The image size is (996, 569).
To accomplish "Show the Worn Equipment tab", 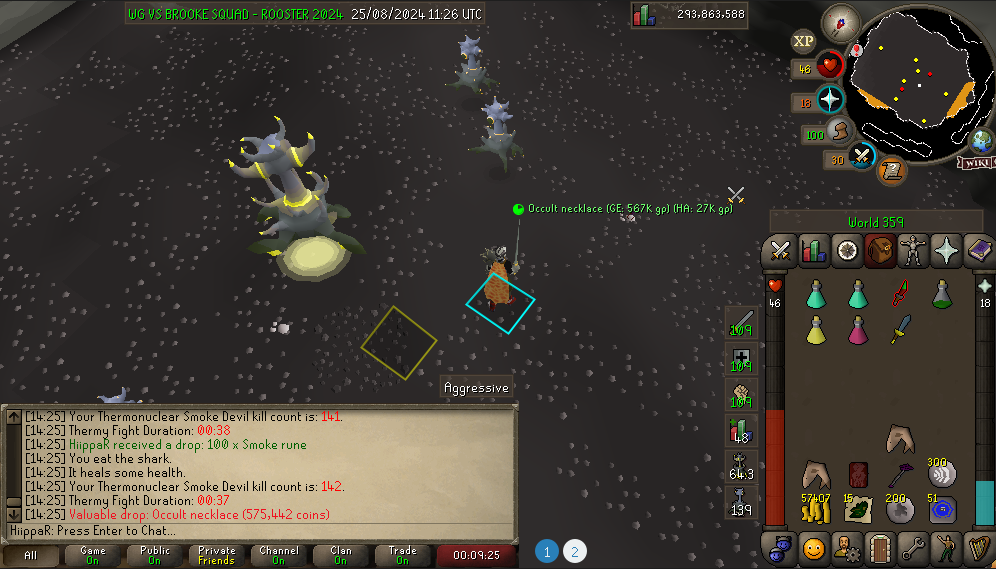I will coord(914,251).
